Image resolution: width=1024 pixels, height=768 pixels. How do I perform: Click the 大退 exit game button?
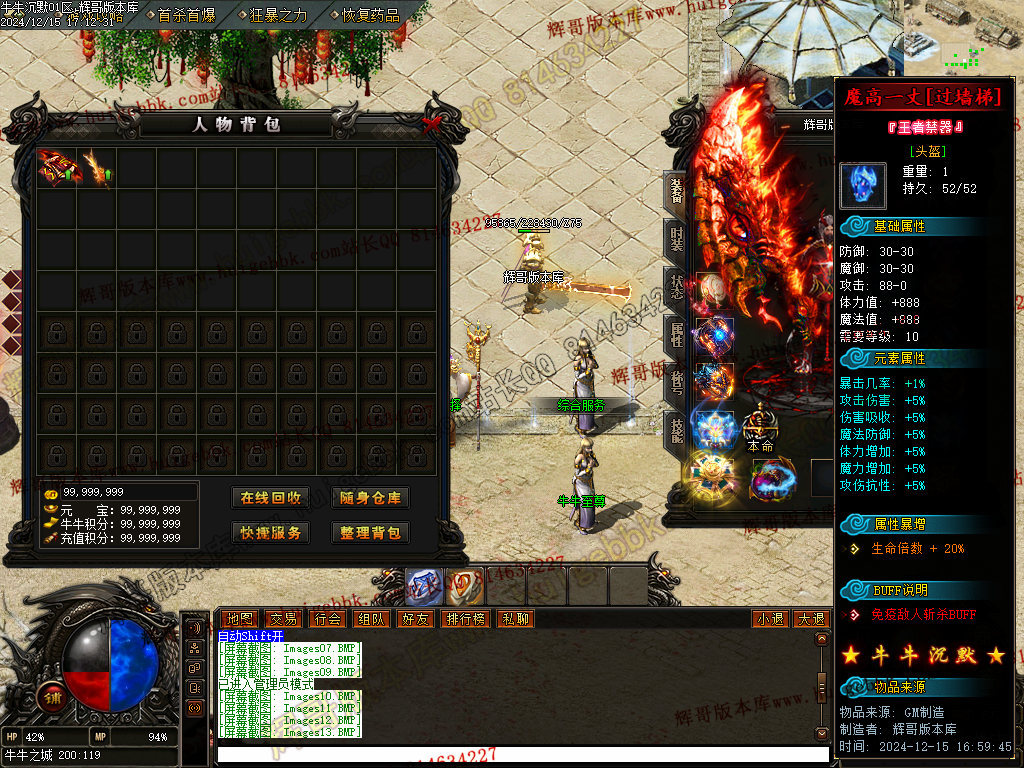coord(811,619)
